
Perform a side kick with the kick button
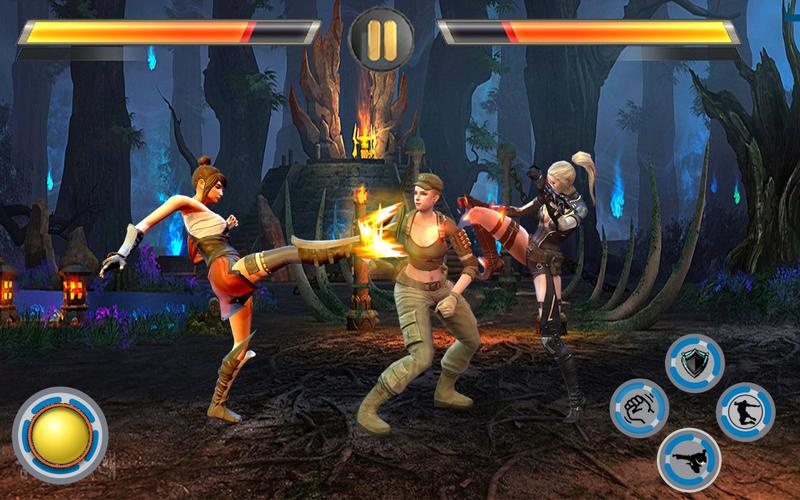click(x=689, y=459)
